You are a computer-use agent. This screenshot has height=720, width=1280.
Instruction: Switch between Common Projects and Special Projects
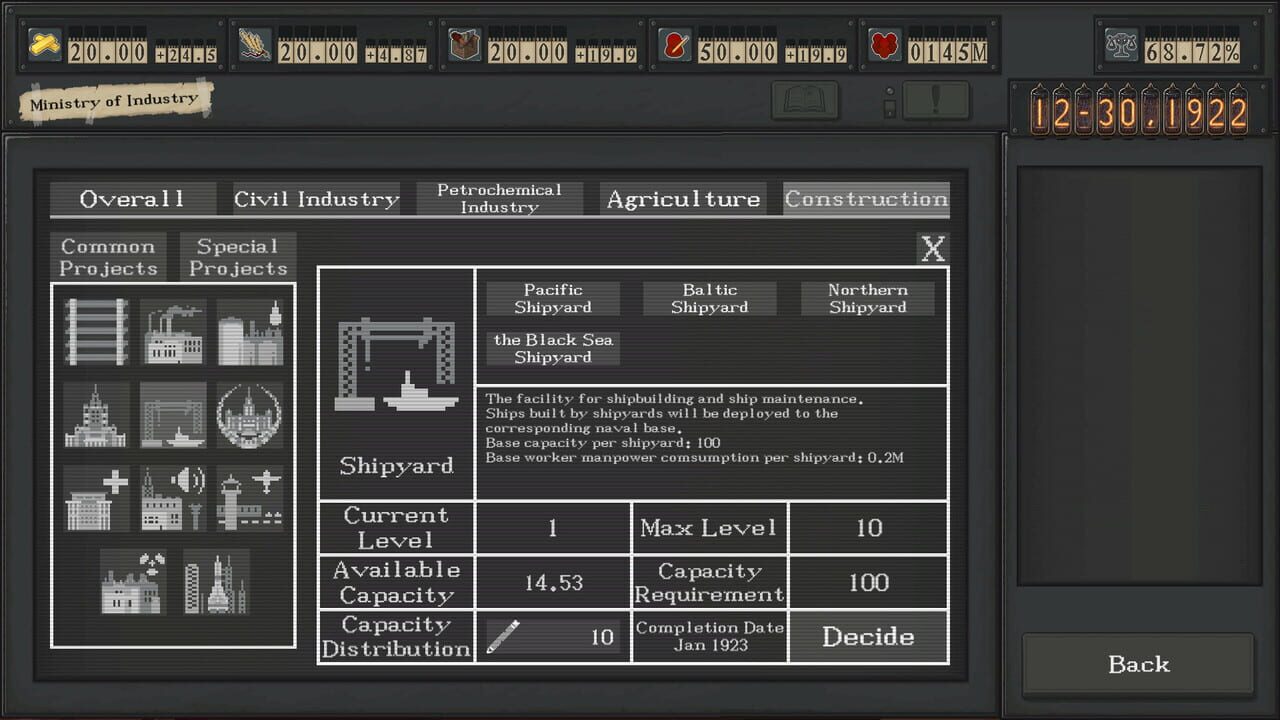(x=237, y=256)
